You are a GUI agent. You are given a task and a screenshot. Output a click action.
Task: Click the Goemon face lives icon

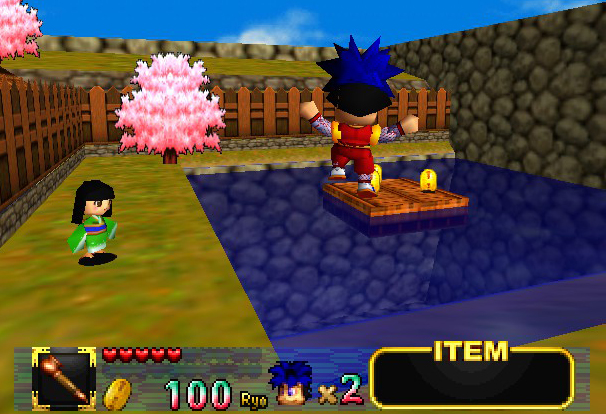[x=291, y=384]
